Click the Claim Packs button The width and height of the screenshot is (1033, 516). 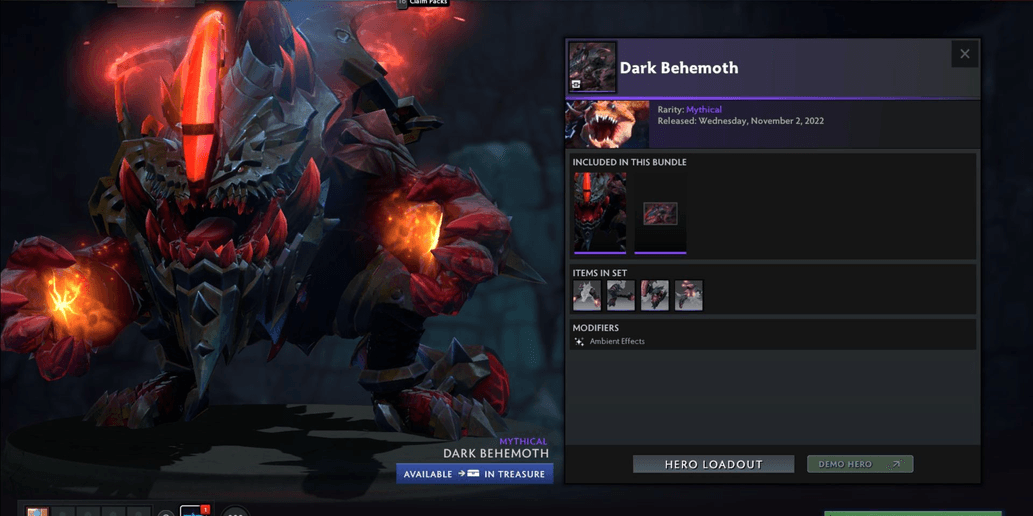coord(424,3)
